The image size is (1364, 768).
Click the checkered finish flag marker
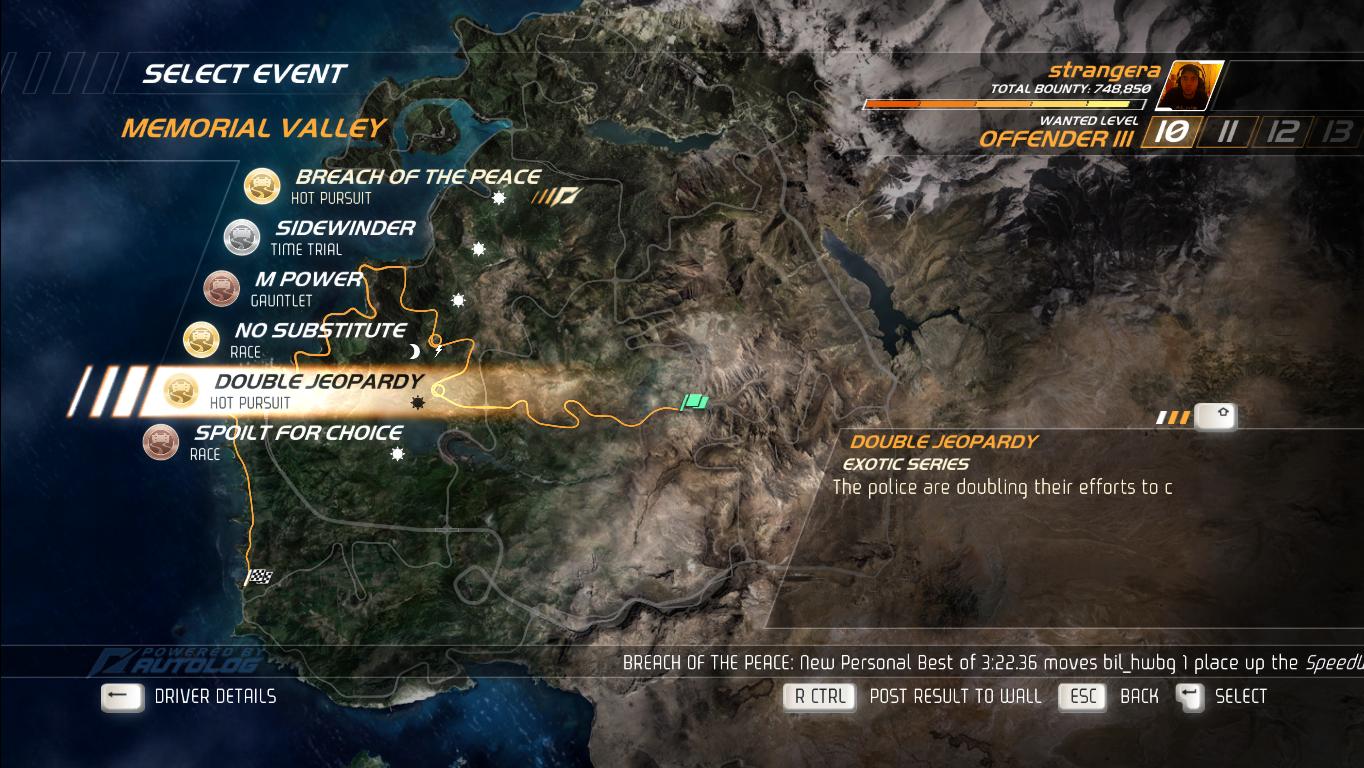click(260, 577)
